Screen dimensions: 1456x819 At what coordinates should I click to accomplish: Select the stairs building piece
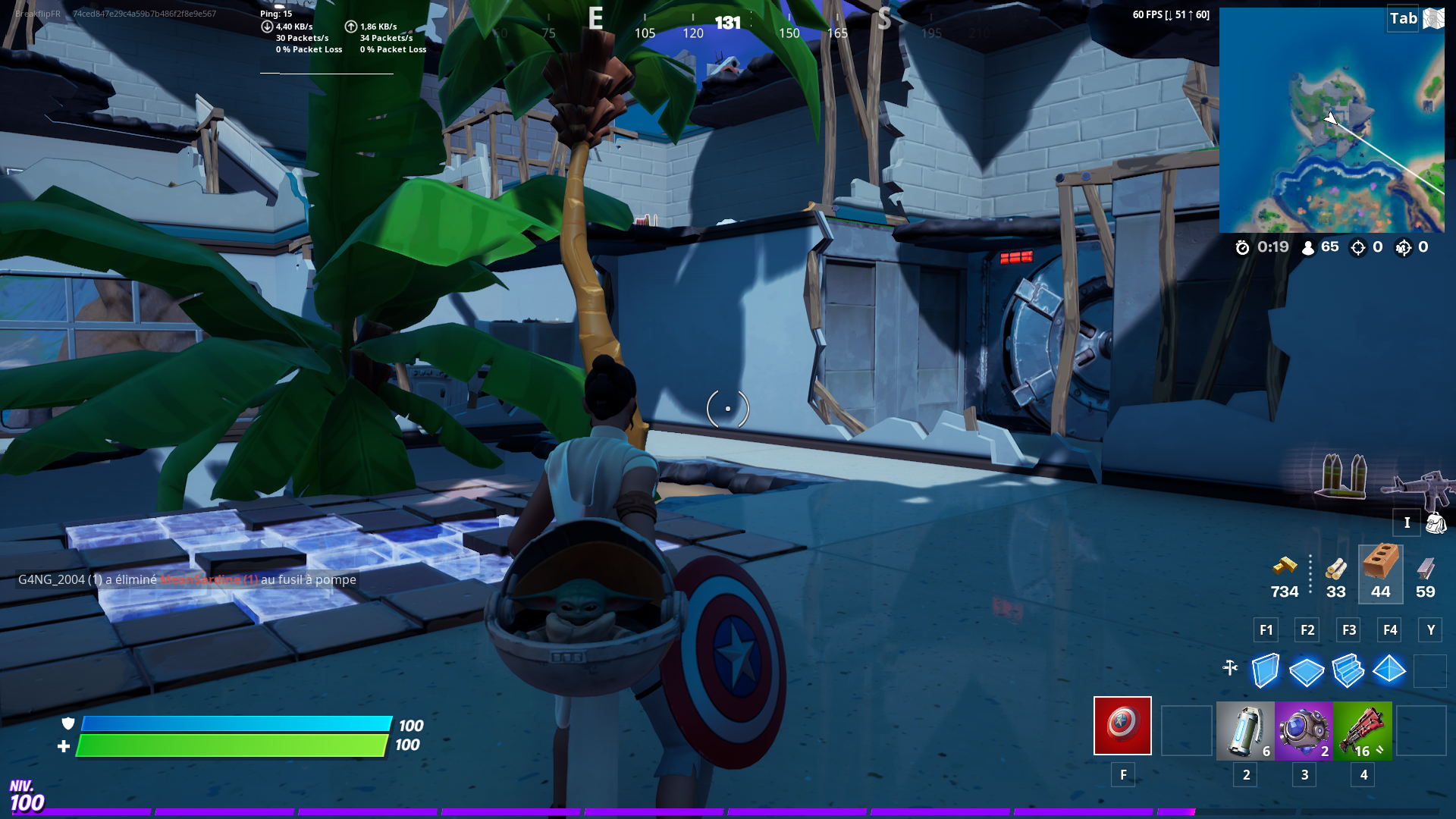(x=1348, y=670)
